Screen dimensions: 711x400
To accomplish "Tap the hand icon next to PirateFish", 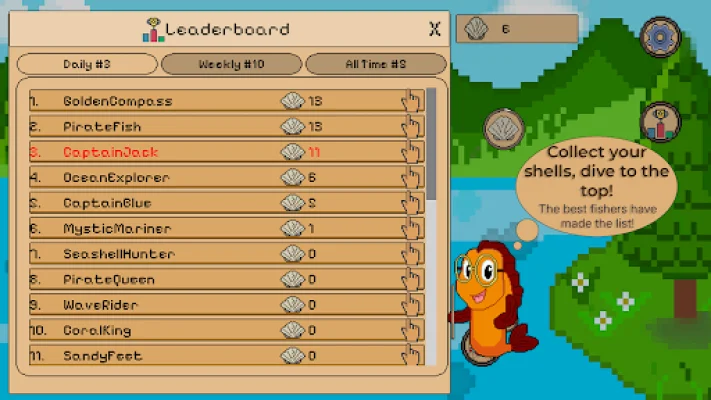I will click(x=411, y=127).
